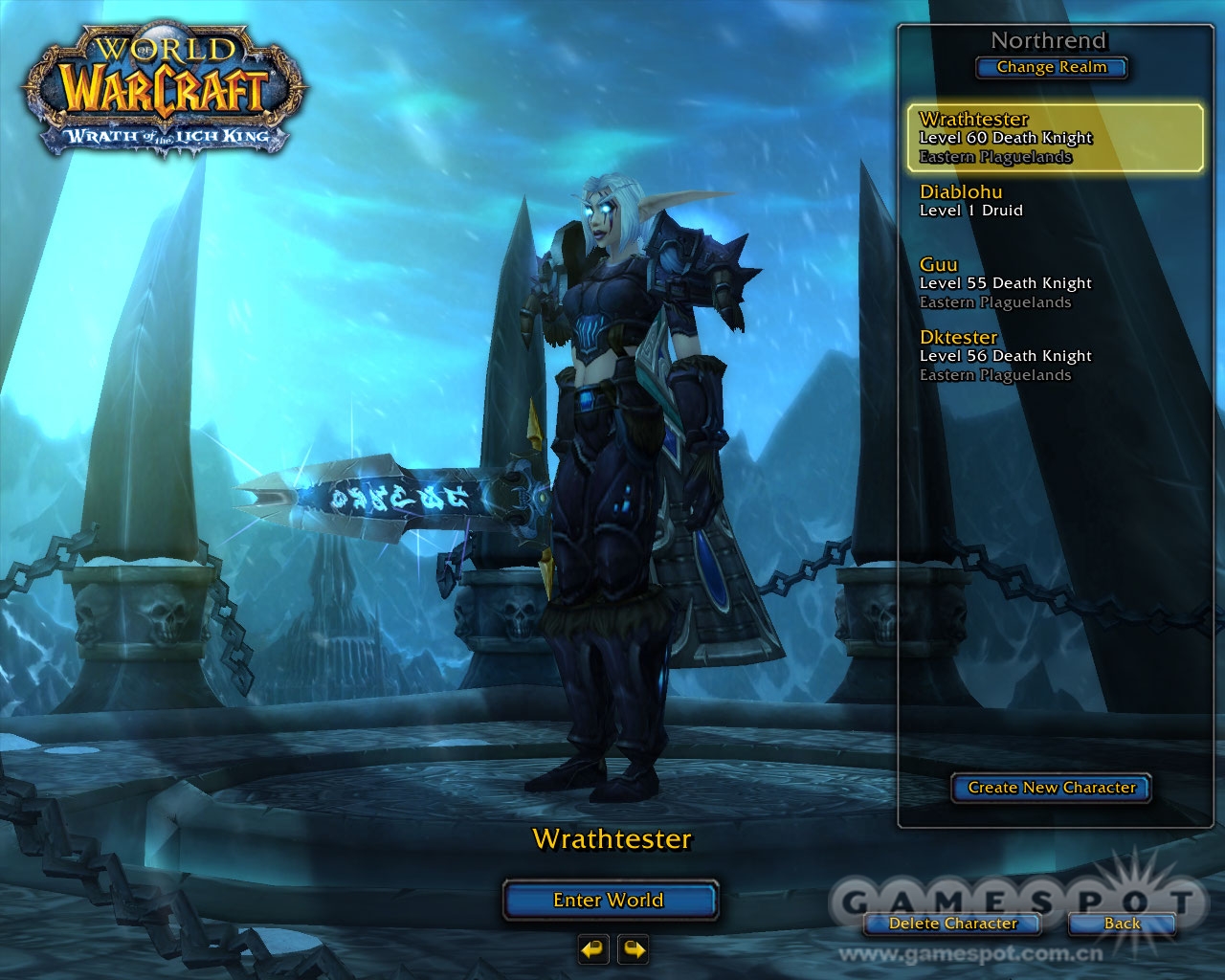Select the Wrathtester character entry

[x=1055, y=138]
